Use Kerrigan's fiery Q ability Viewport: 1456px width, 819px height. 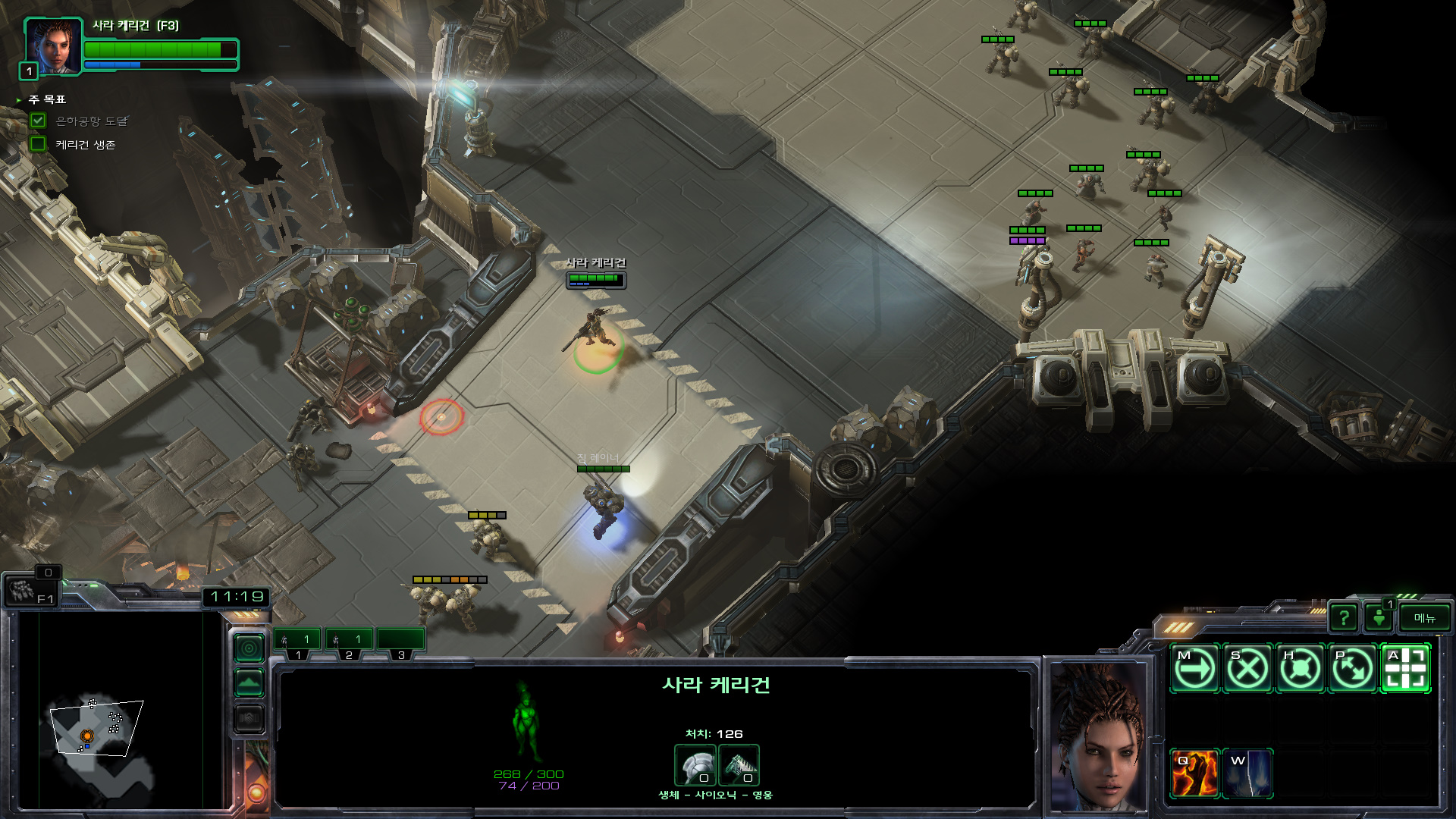(1194, 773)
